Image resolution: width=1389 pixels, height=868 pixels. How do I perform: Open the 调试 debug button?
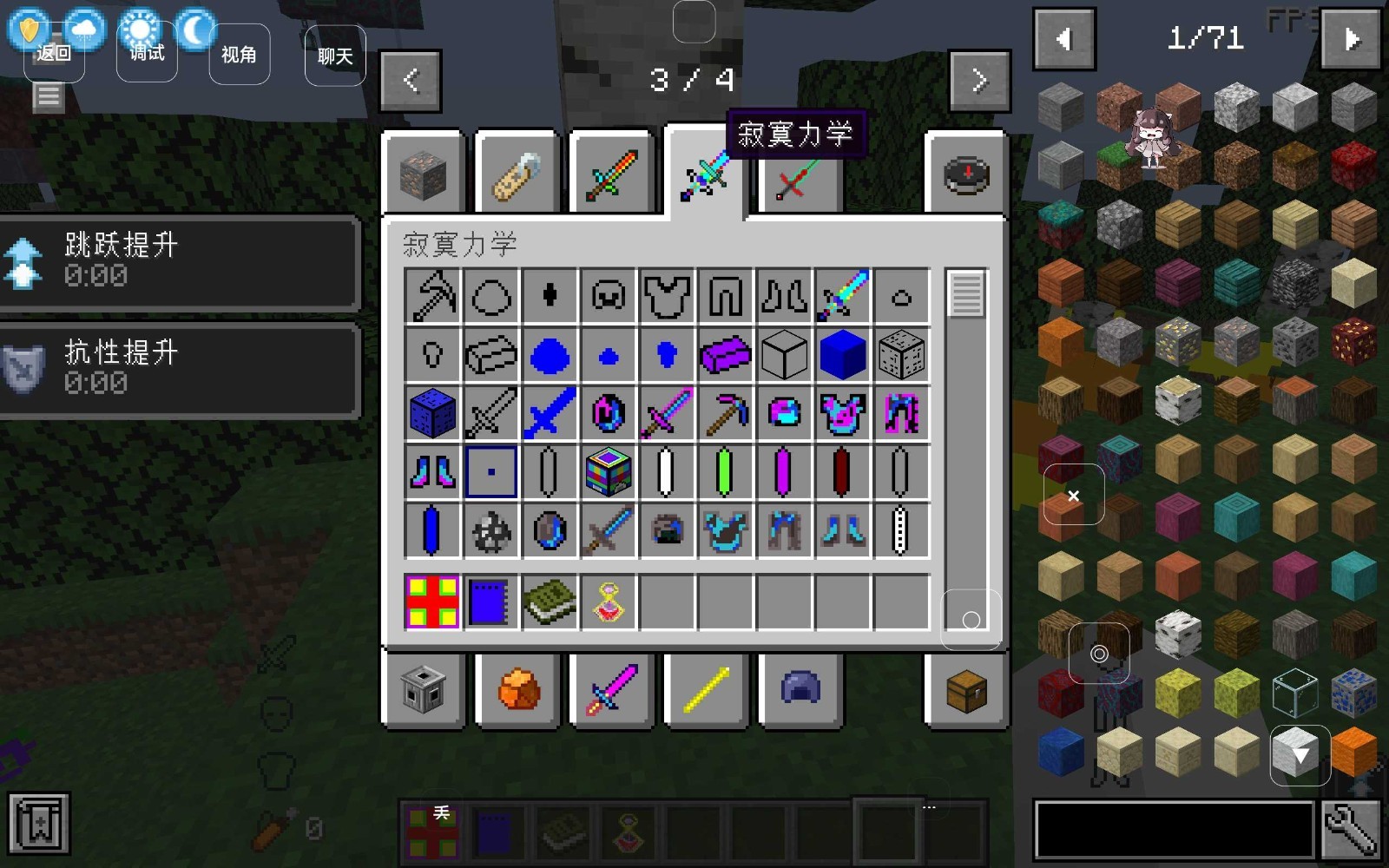click(147, 54)
